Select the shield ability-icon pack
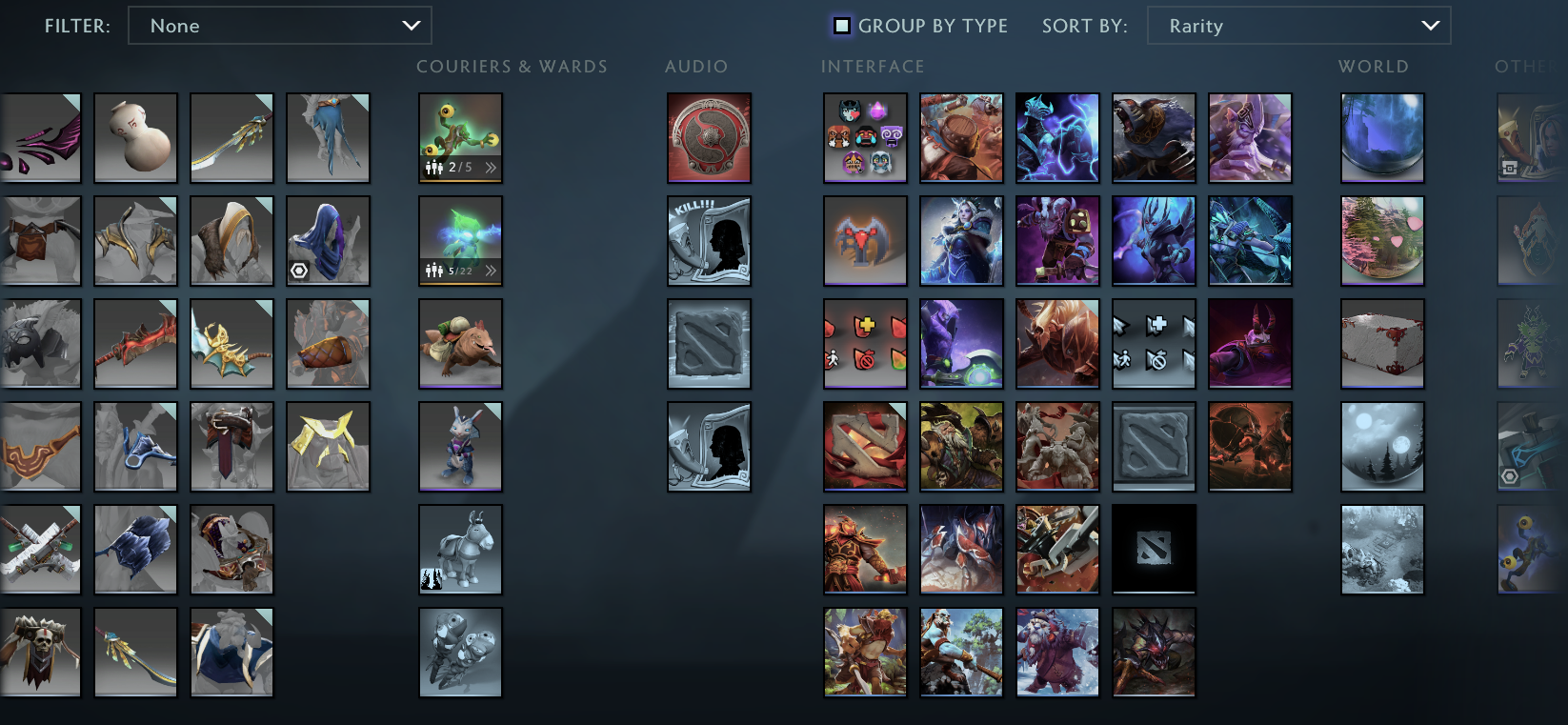The image size is (1568, 725). point(864,344)
